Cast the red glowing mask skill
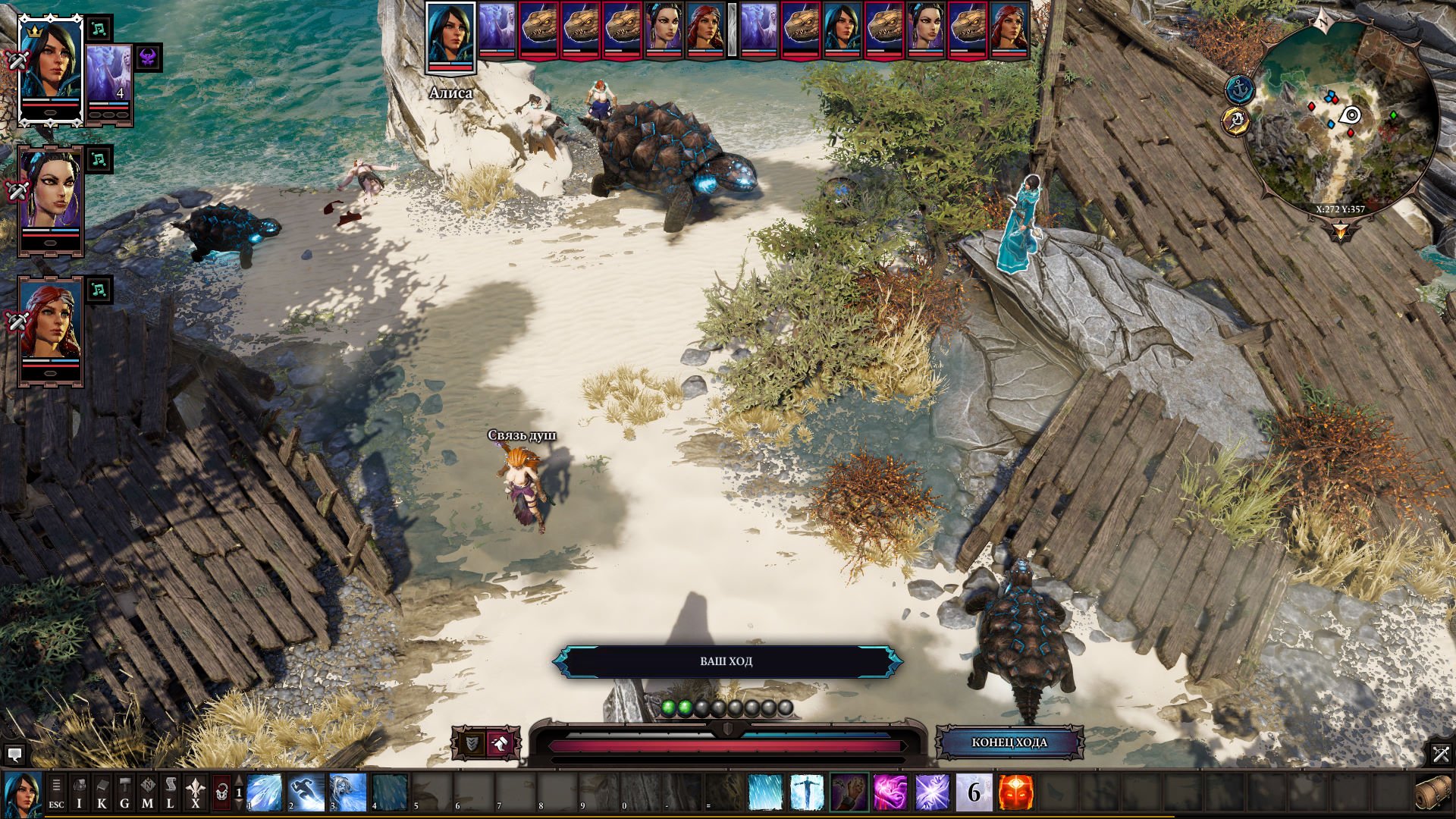Viewport: 1456px width, 819px height. (x=1015, y=792)
